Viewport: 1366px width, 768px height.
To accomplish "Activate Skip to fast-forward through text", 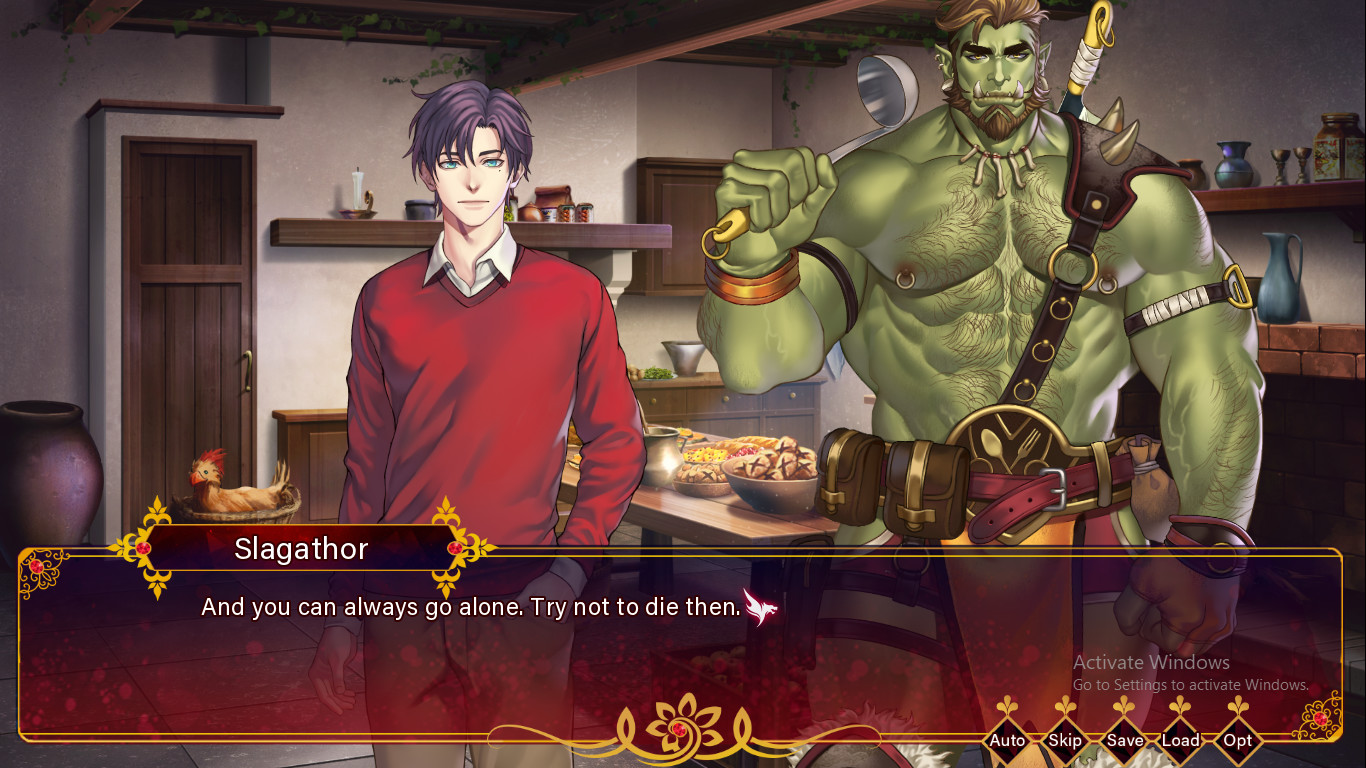I will [1064, 741].
